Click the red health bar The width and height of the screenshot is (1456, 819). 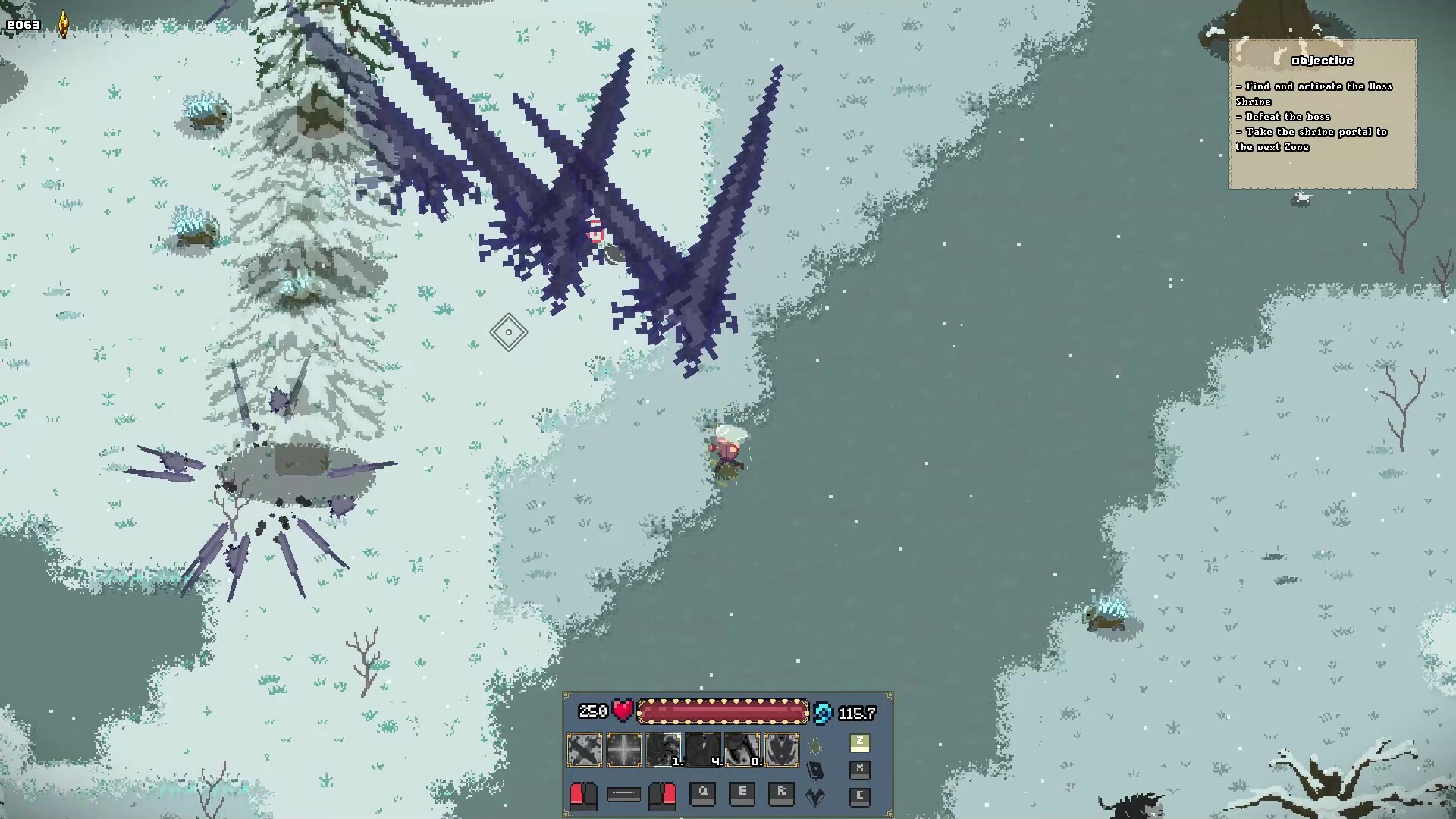tap(723, 711)
